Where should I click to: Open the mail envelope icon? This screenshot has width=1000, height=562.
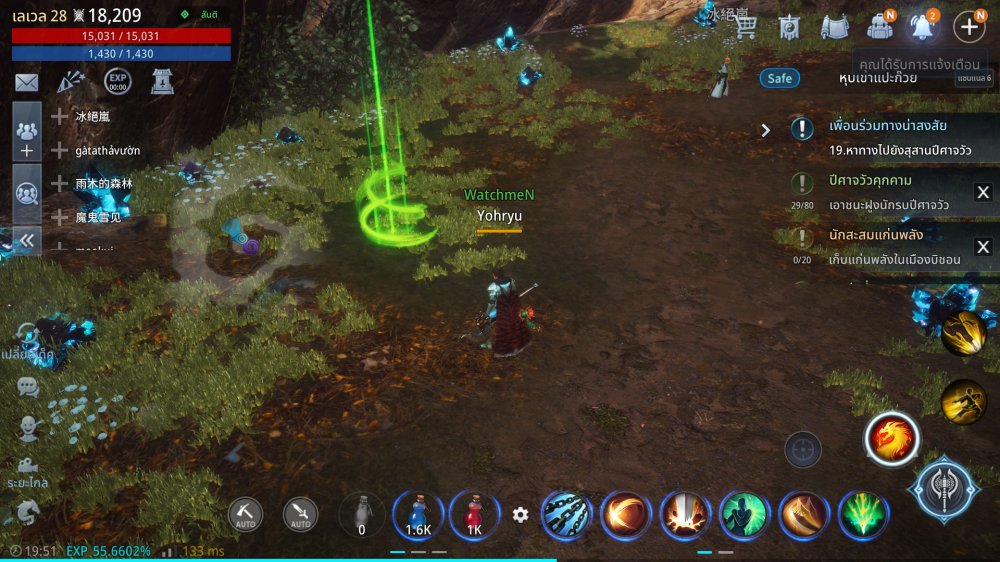click(26, 83)
